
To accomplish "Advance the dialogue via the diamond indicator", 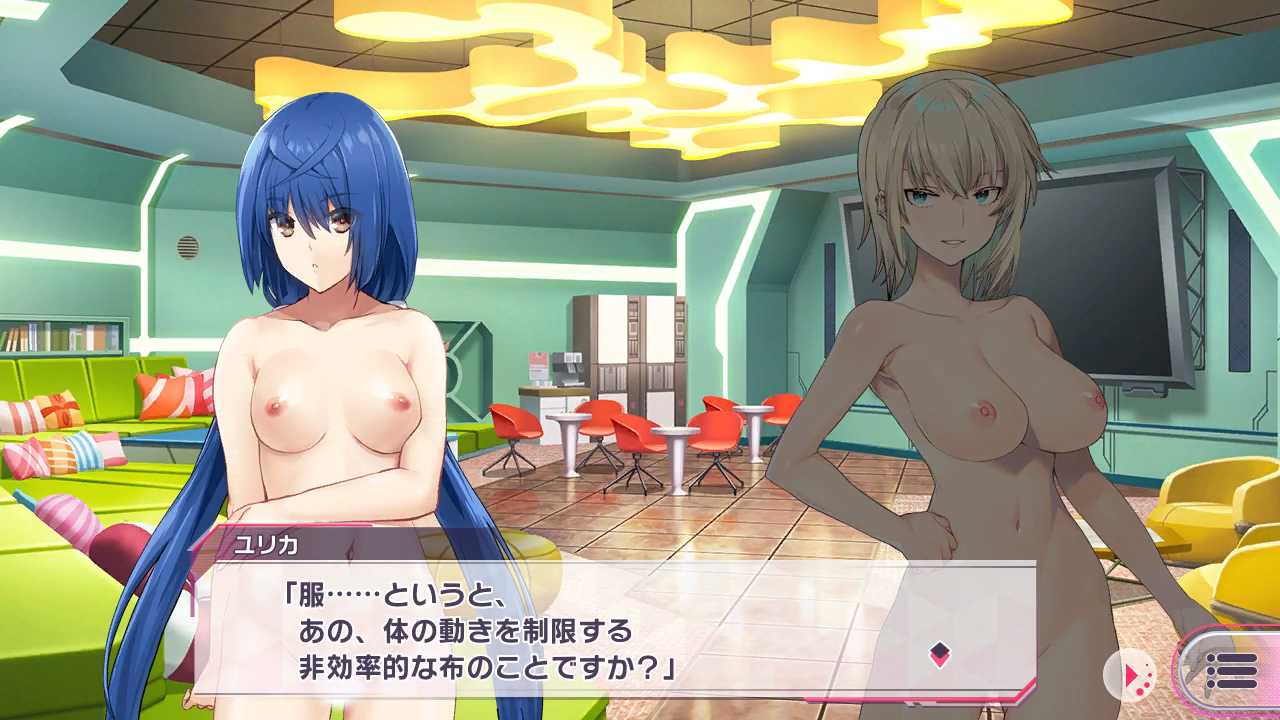I will coord(939,655).
